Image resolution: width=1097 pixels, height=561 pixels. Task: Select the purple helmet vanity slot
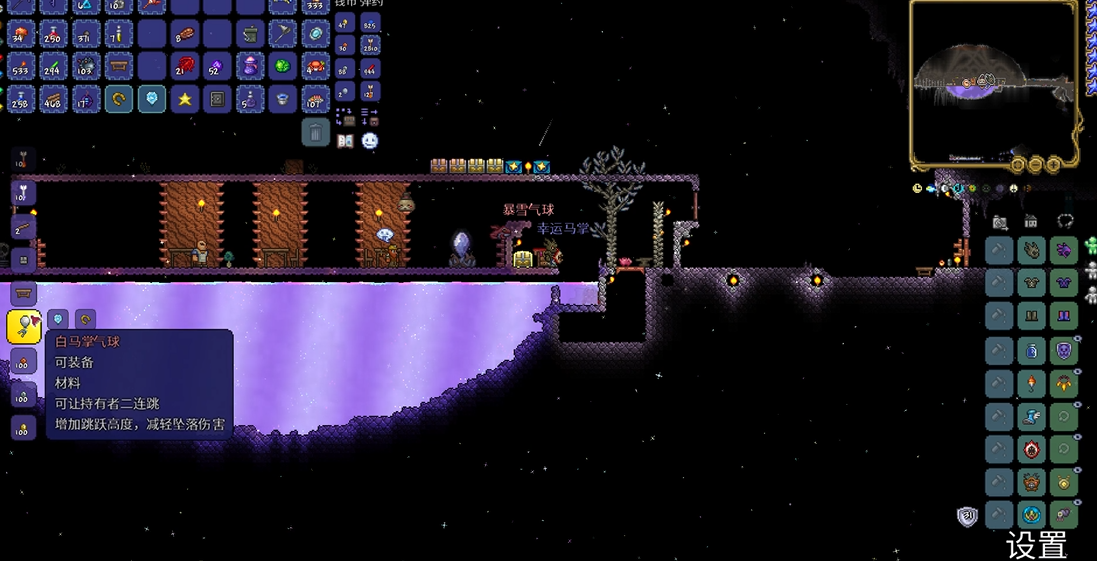[x=1064, y=251]
